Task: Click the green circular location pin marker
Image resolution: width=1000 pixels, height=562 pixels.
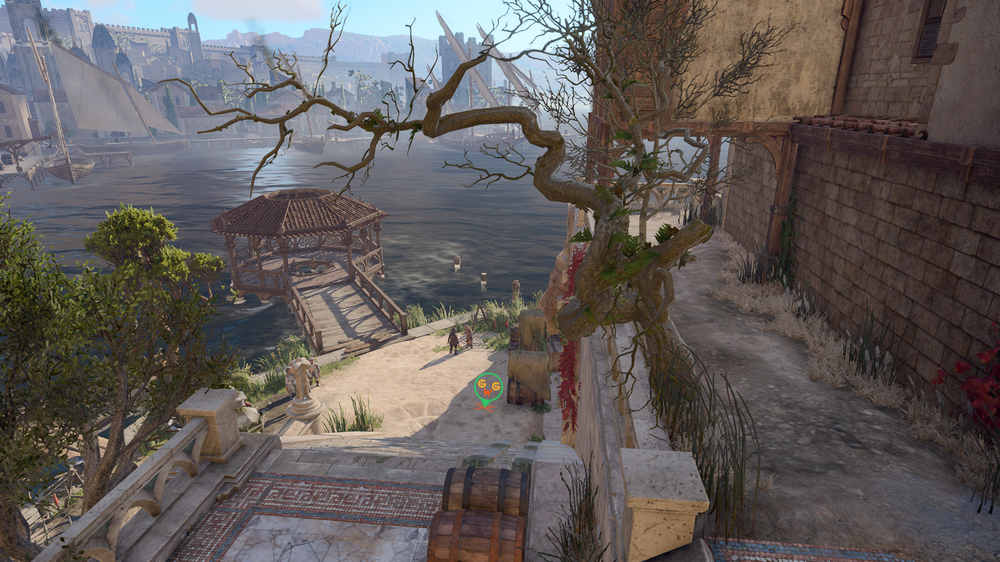Action: tap(488, 387)
